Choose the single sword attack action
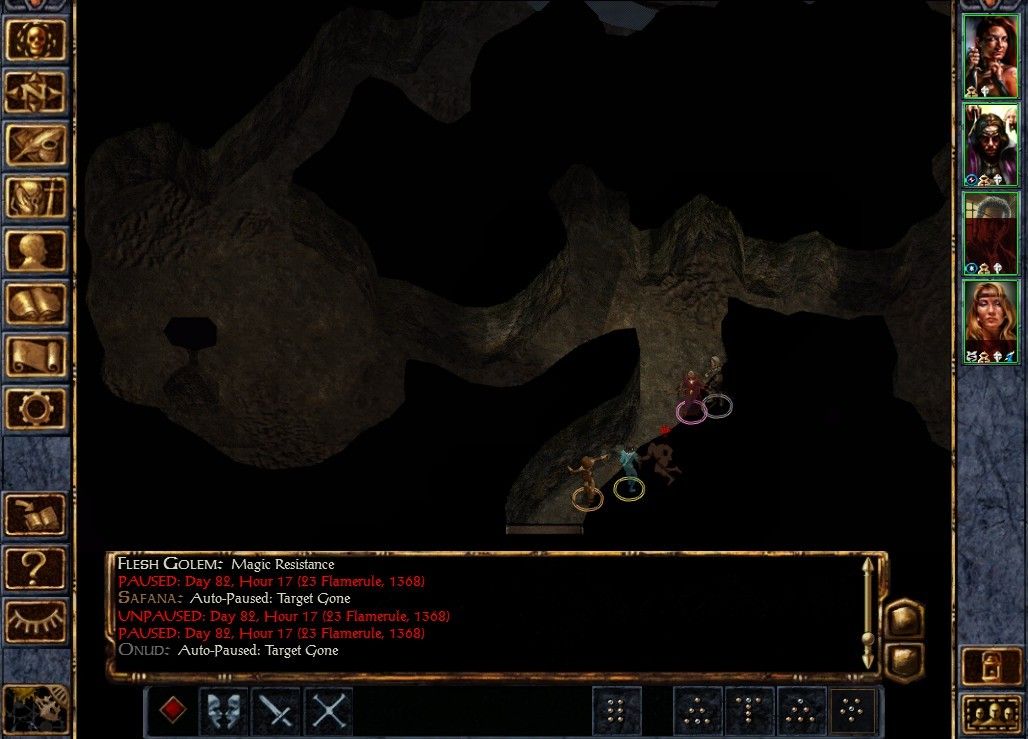The image size is (1028, 739). click(x=277, y=711)
